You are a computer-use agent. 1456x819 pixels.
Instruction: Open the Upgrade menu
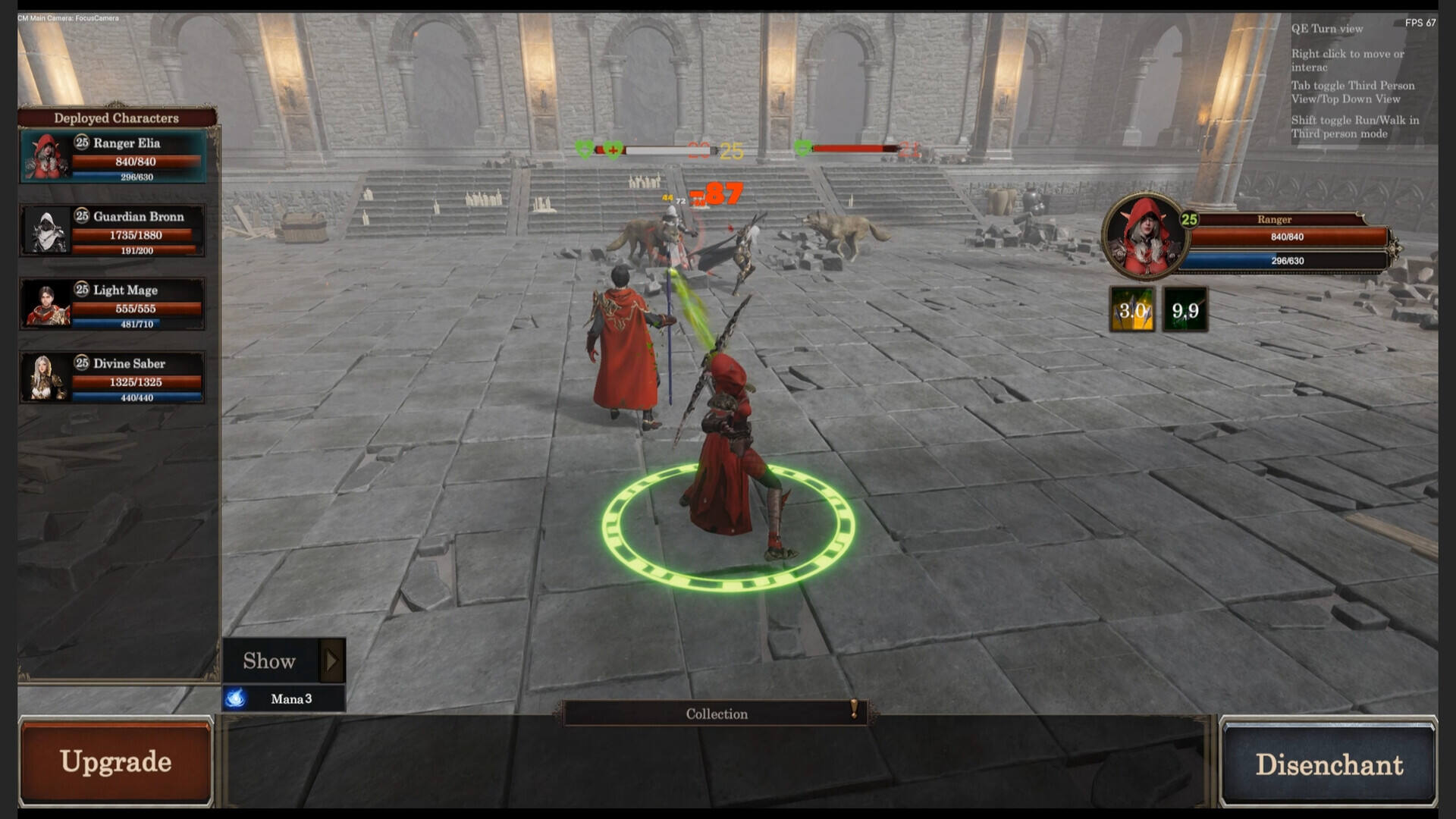click(116, 761)
